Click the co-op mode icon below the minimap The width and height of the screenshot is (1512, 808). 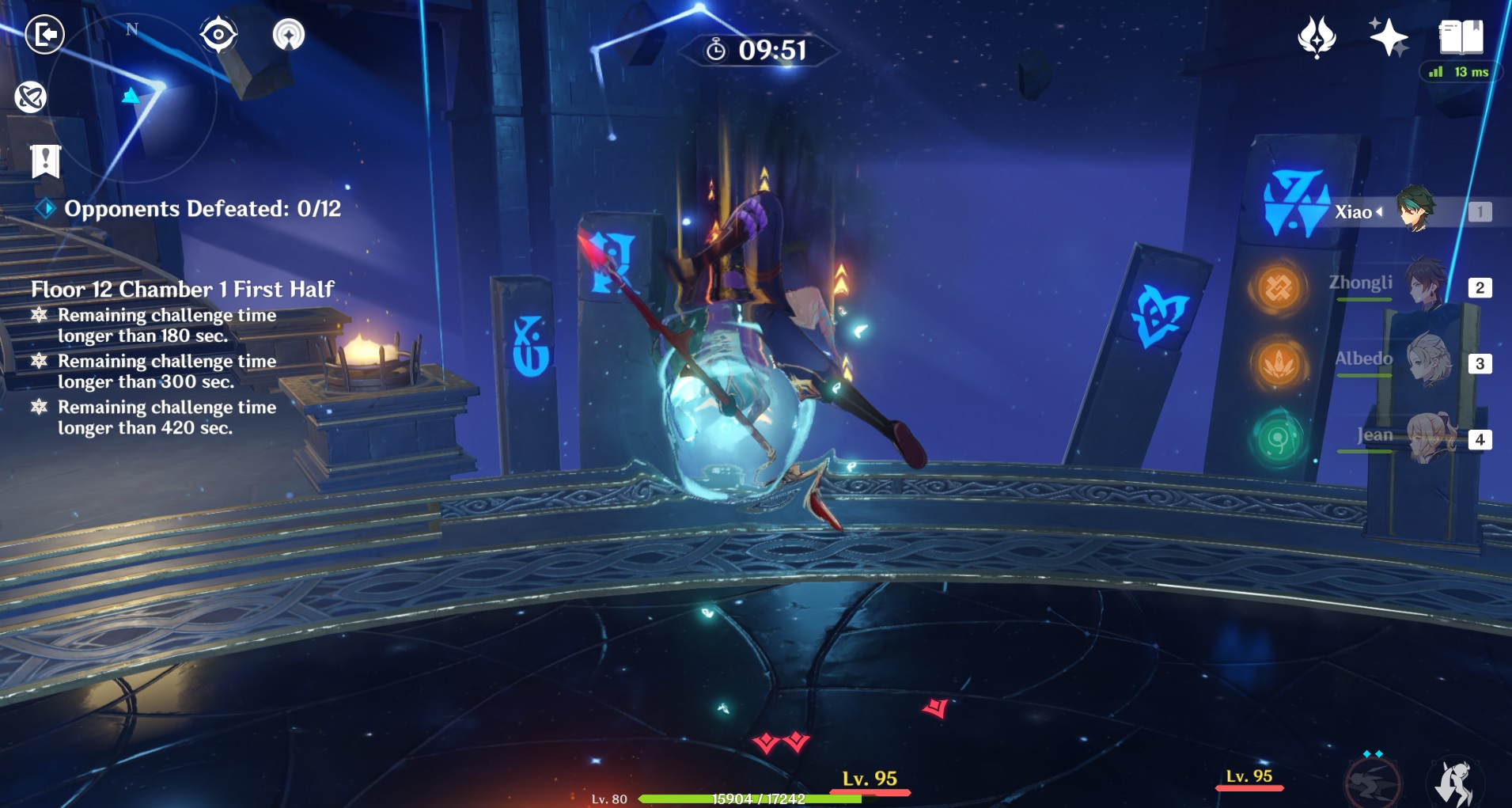31,97
